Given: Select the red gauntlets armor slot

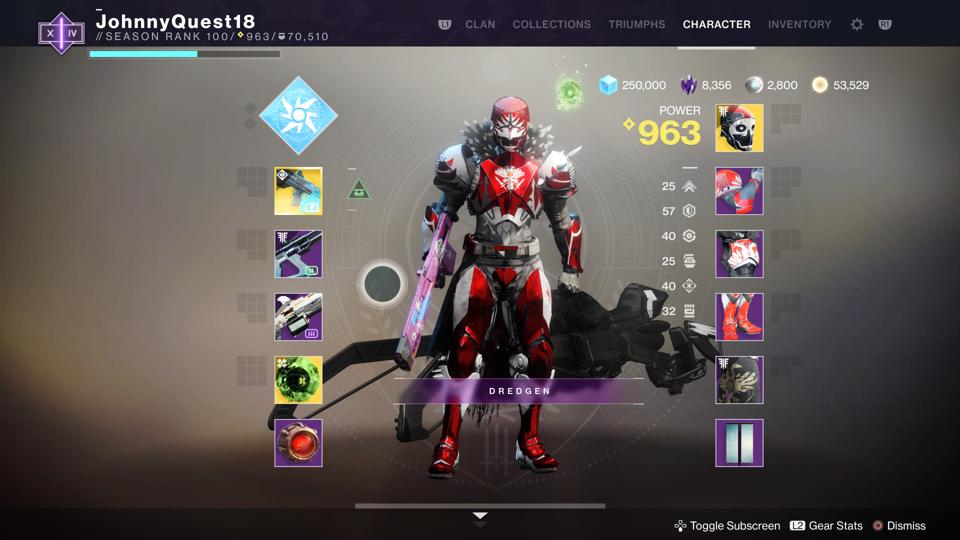Looking at the screenshot, I should click(x=739, y=191).
